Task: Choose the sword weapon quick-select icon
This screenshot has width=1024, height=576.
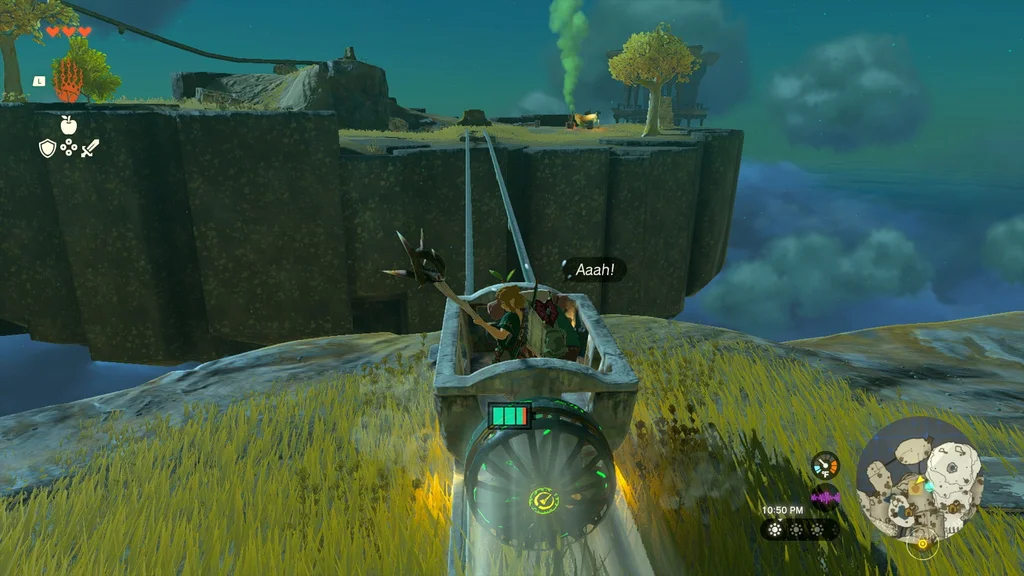Action: pos(90,148)
